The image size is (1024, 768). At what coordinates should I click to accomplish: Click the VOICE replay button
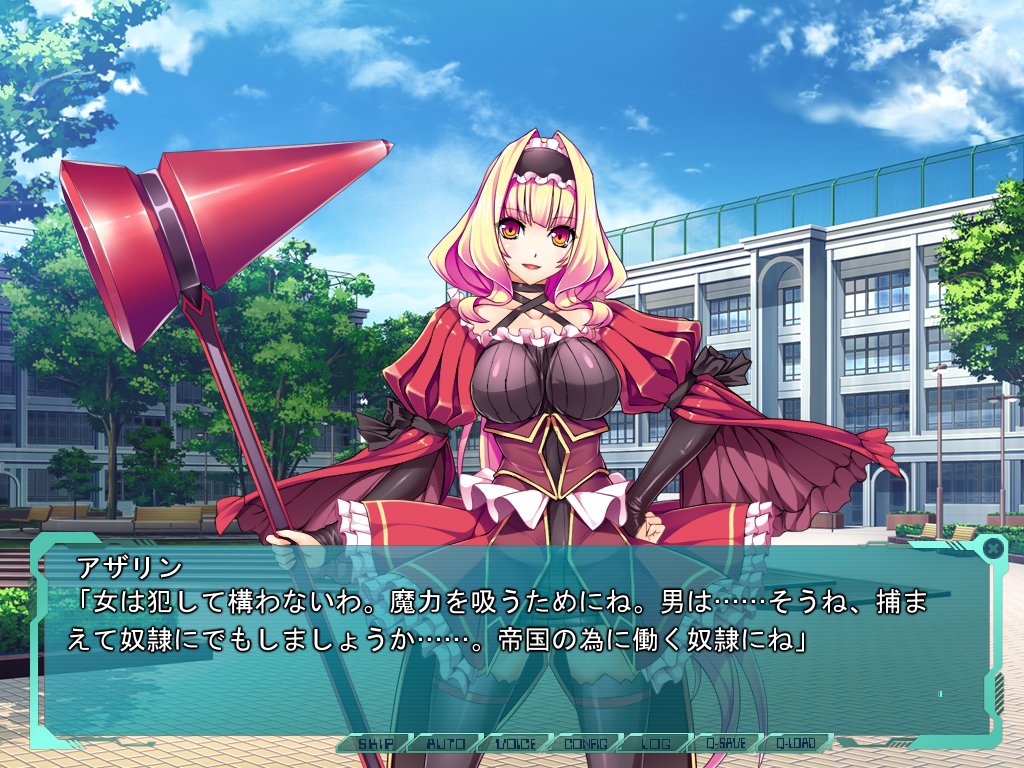514,743
